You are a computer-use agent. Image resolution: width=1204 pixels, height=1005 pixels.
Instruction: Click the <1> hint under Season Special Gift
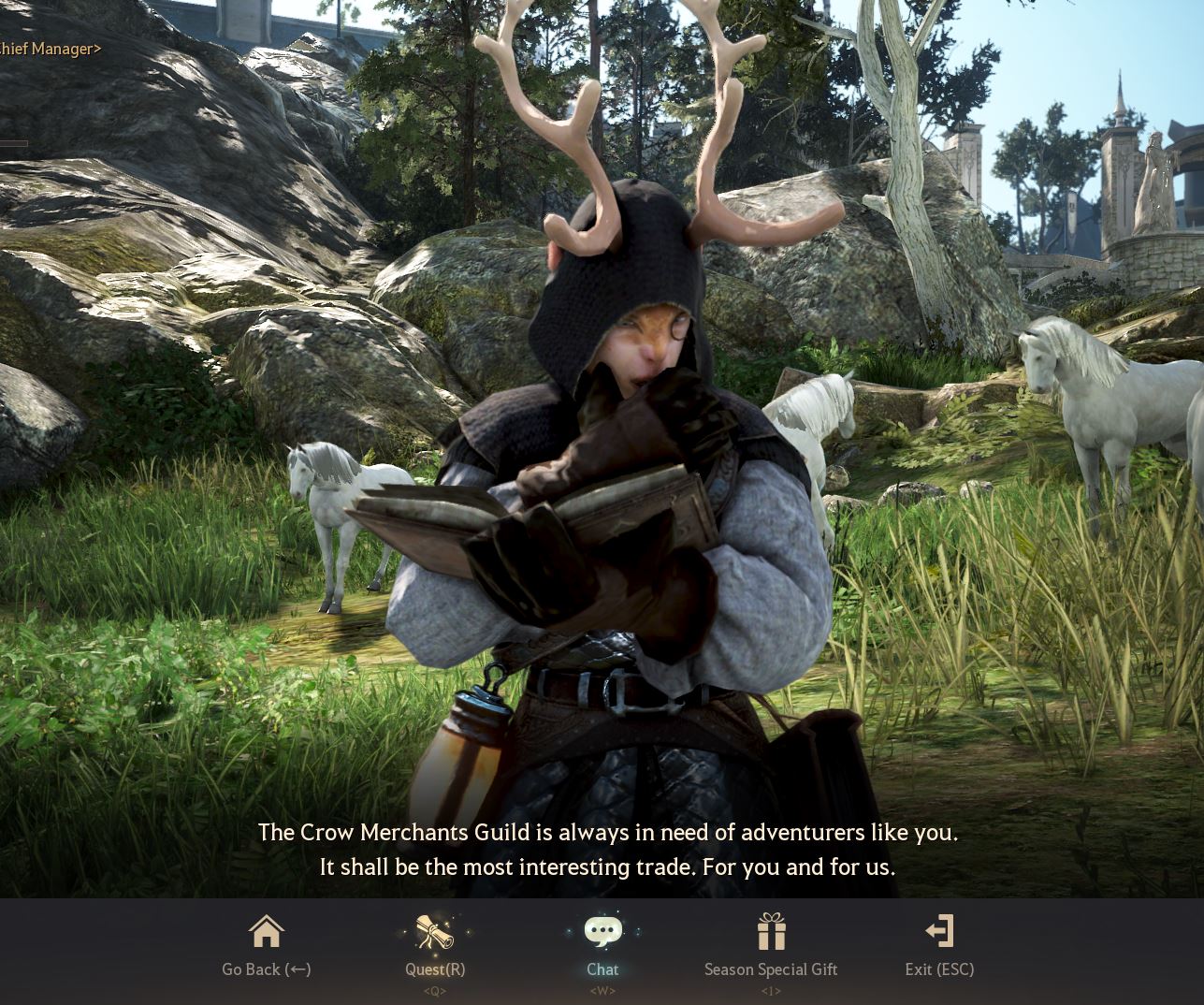(771, 991)
